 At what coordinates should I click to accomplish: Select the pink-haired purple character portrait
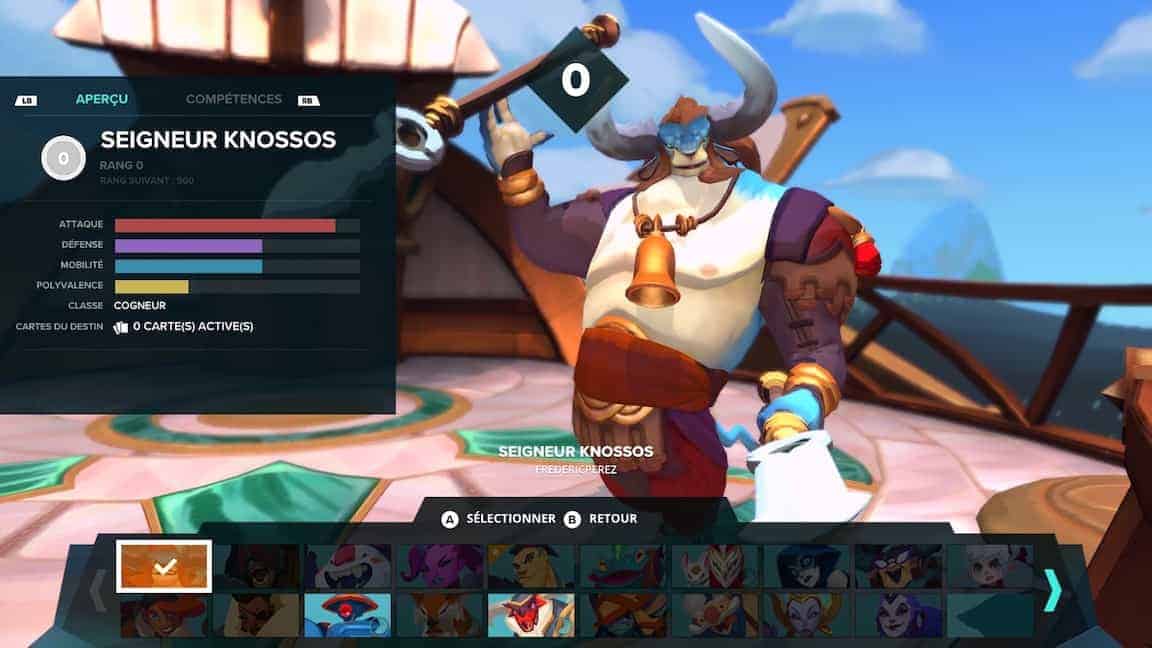point(440,566)
